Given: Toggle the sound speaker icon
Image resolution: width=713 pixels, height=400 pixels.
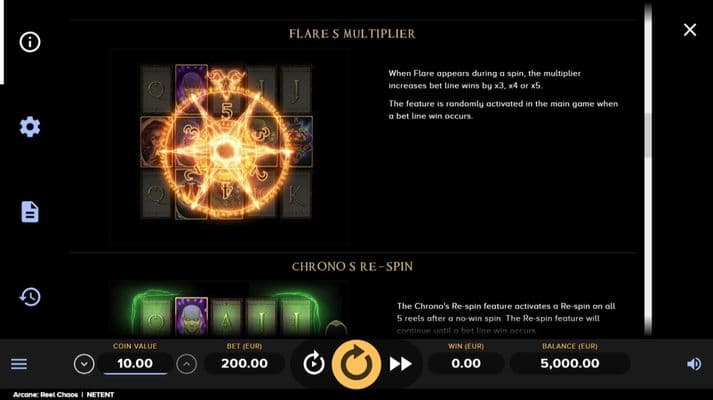Looking at the screenshot, I should [x=694, y=364].
